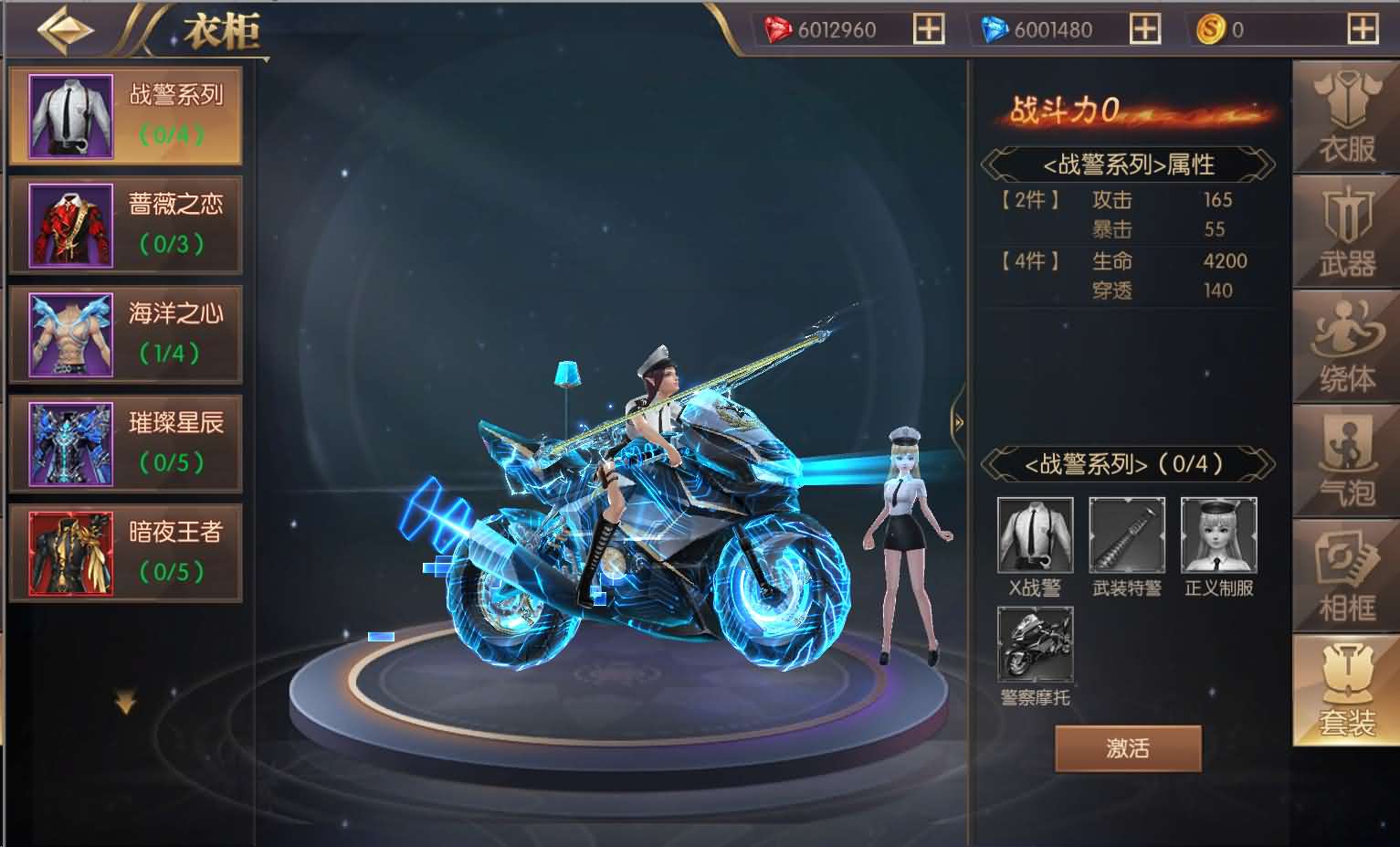Open the 蔷薇之恋 series entry

125,224
